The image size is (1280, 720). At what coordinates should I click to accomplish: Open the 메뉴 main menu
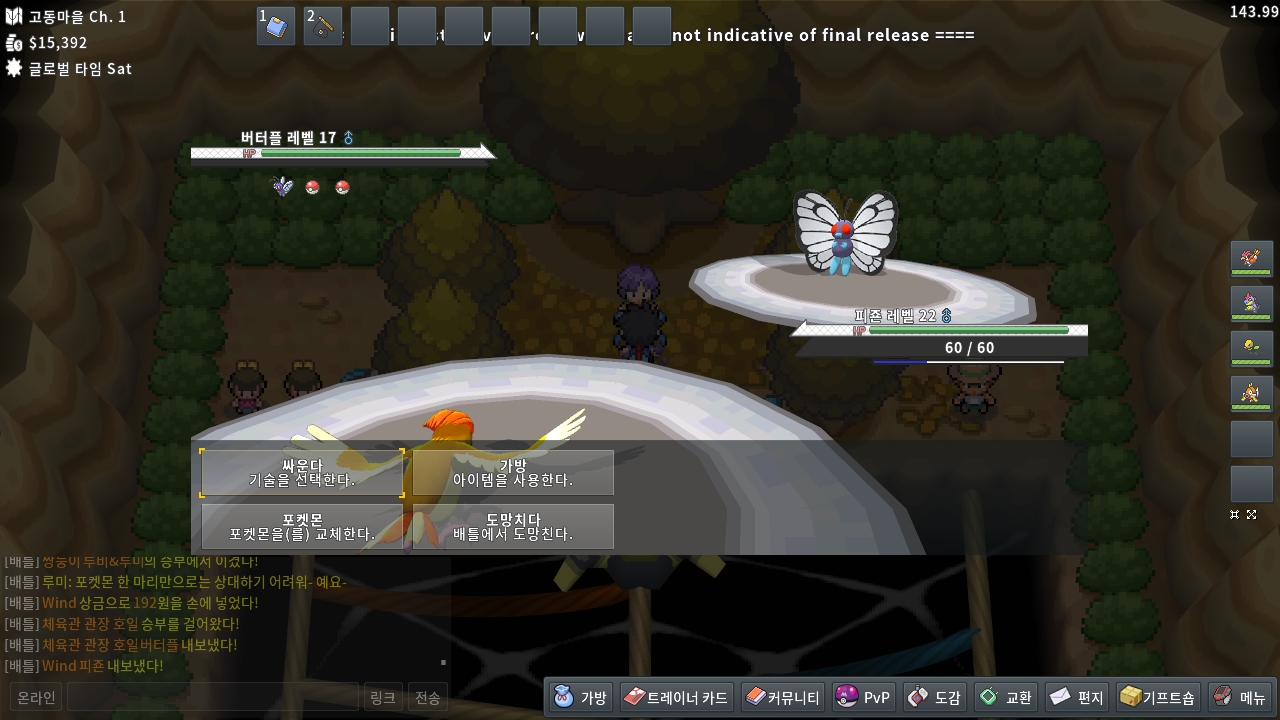(1240, 697)
